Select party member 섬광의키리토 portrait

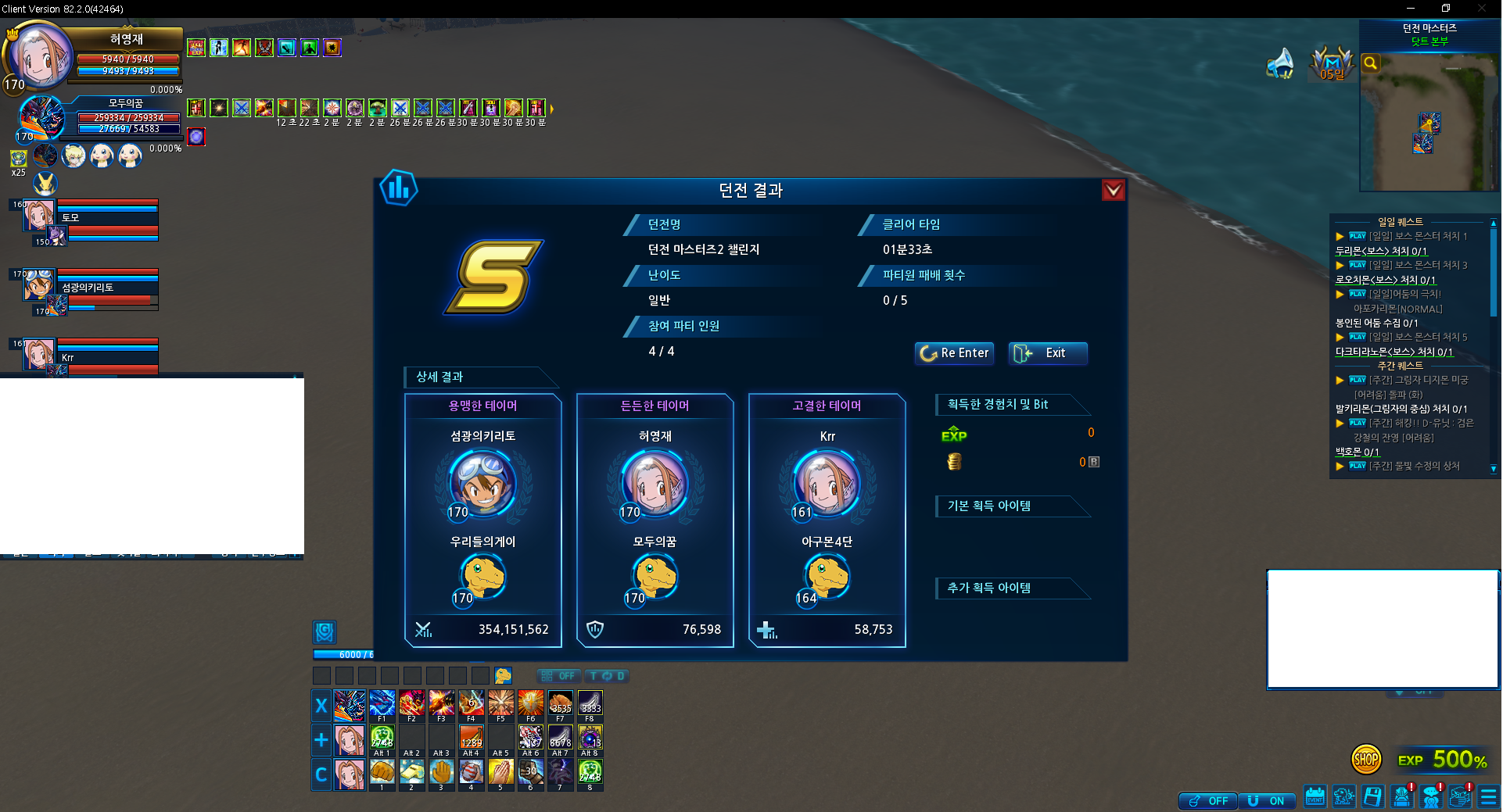[x=38, y=286]
